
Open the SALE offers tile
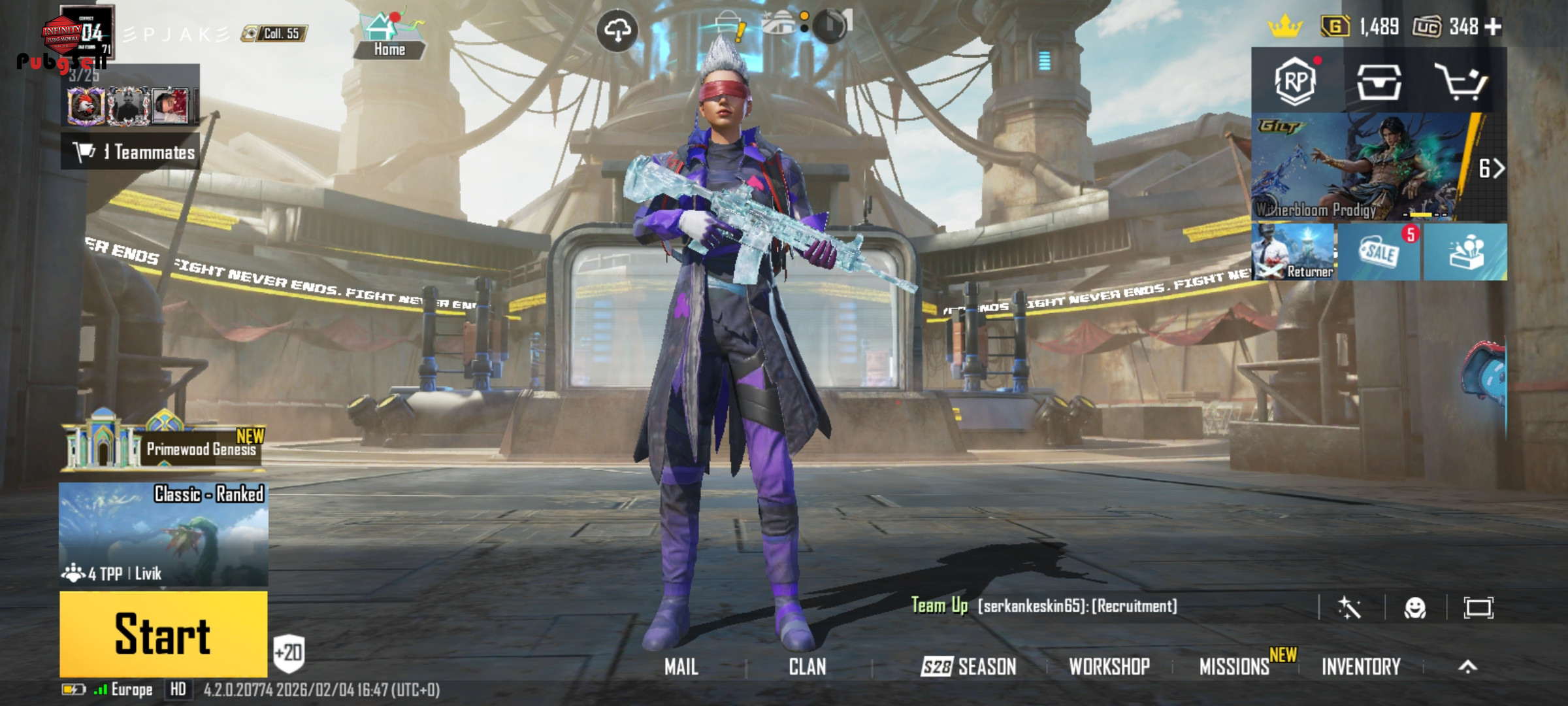click(1379, 252)
